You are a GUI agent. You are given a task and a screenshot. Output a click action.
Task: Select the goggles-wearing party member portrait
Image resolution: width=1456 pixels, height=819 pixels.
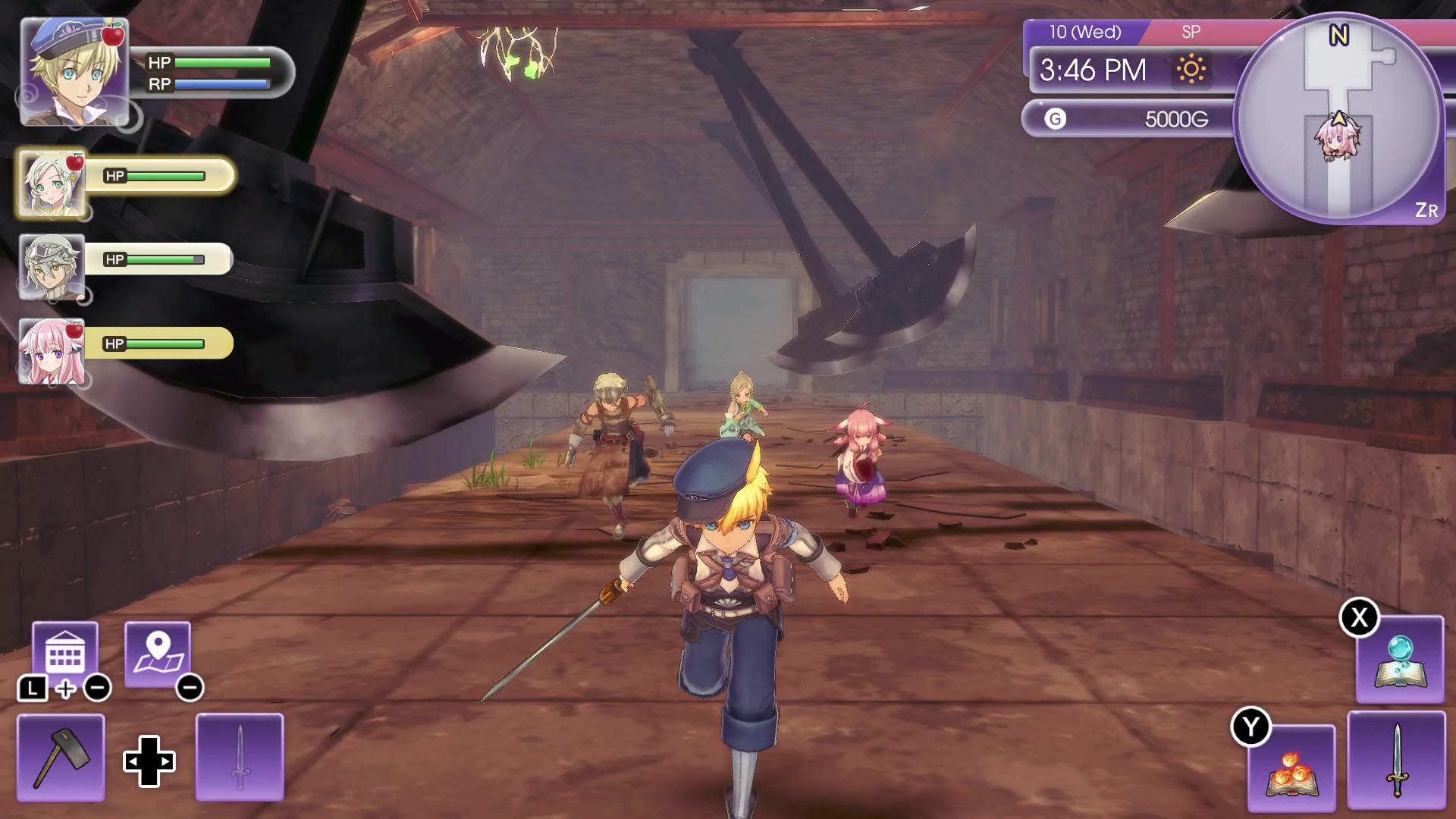52,267
